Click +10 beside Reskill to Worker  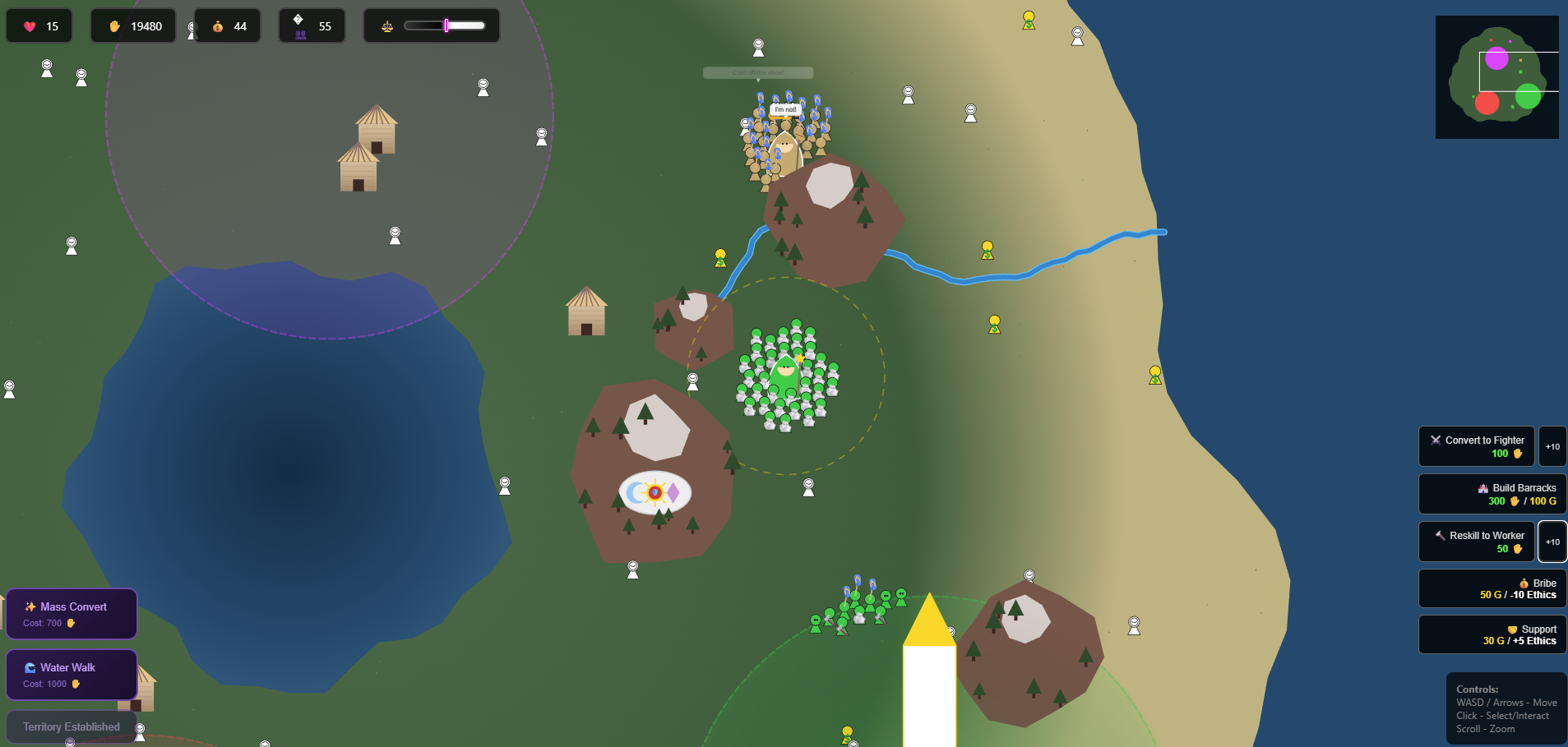pyautogui.click(x=1552, y=542)
